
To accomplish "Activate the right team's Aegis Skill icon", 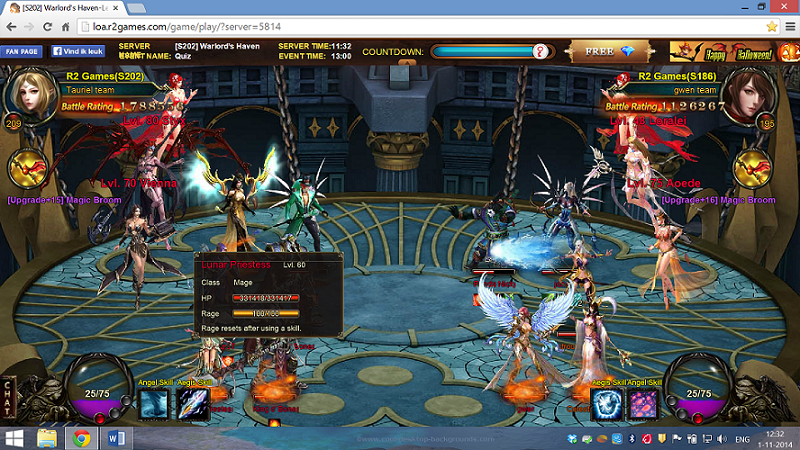I will click(x=607, y=404).
